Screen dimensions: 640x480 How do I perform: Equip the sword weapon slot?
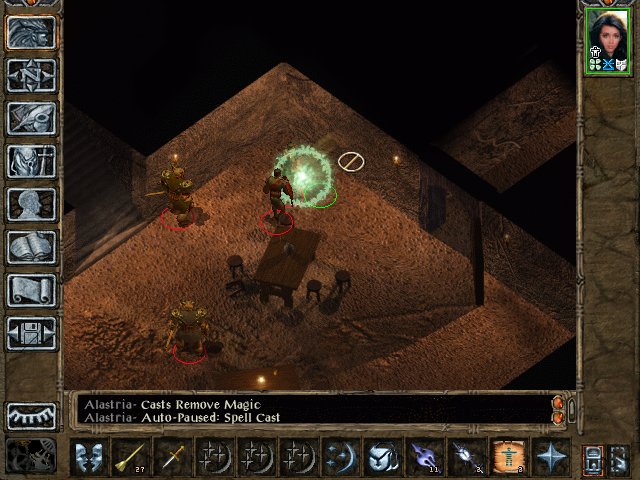pos(174,456)
